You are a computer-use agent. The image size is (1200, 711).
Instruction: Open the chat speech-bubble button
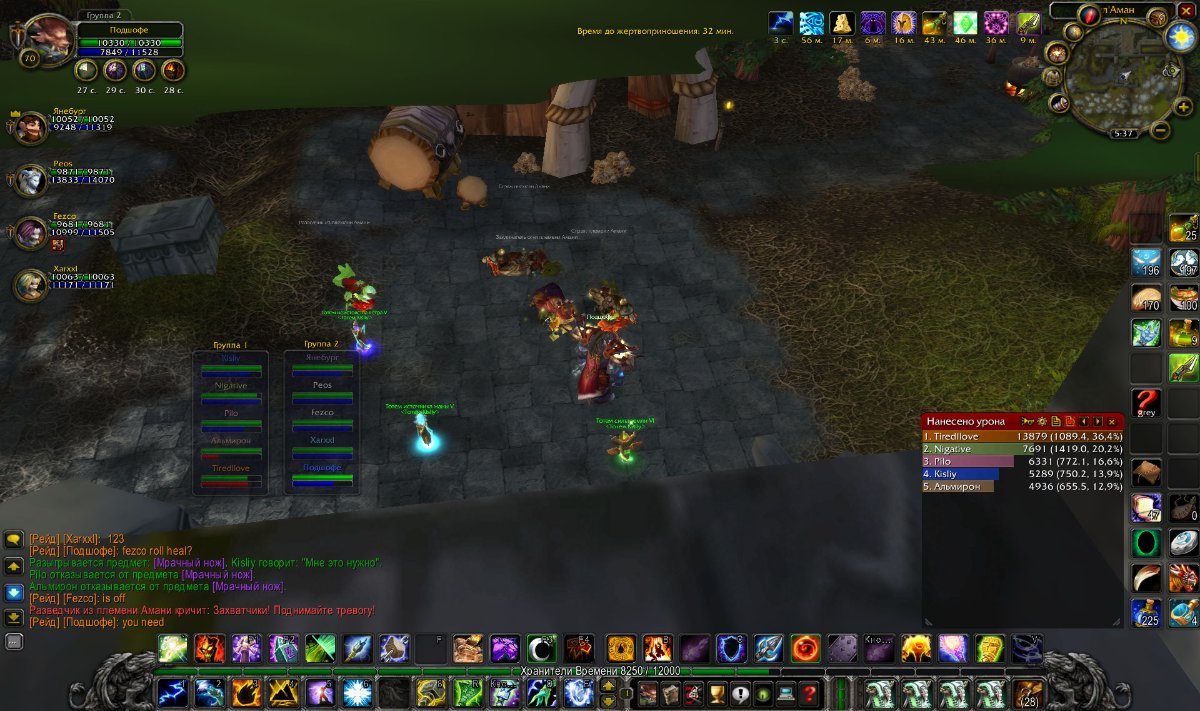pyautogui.click(x=14, y=539)
